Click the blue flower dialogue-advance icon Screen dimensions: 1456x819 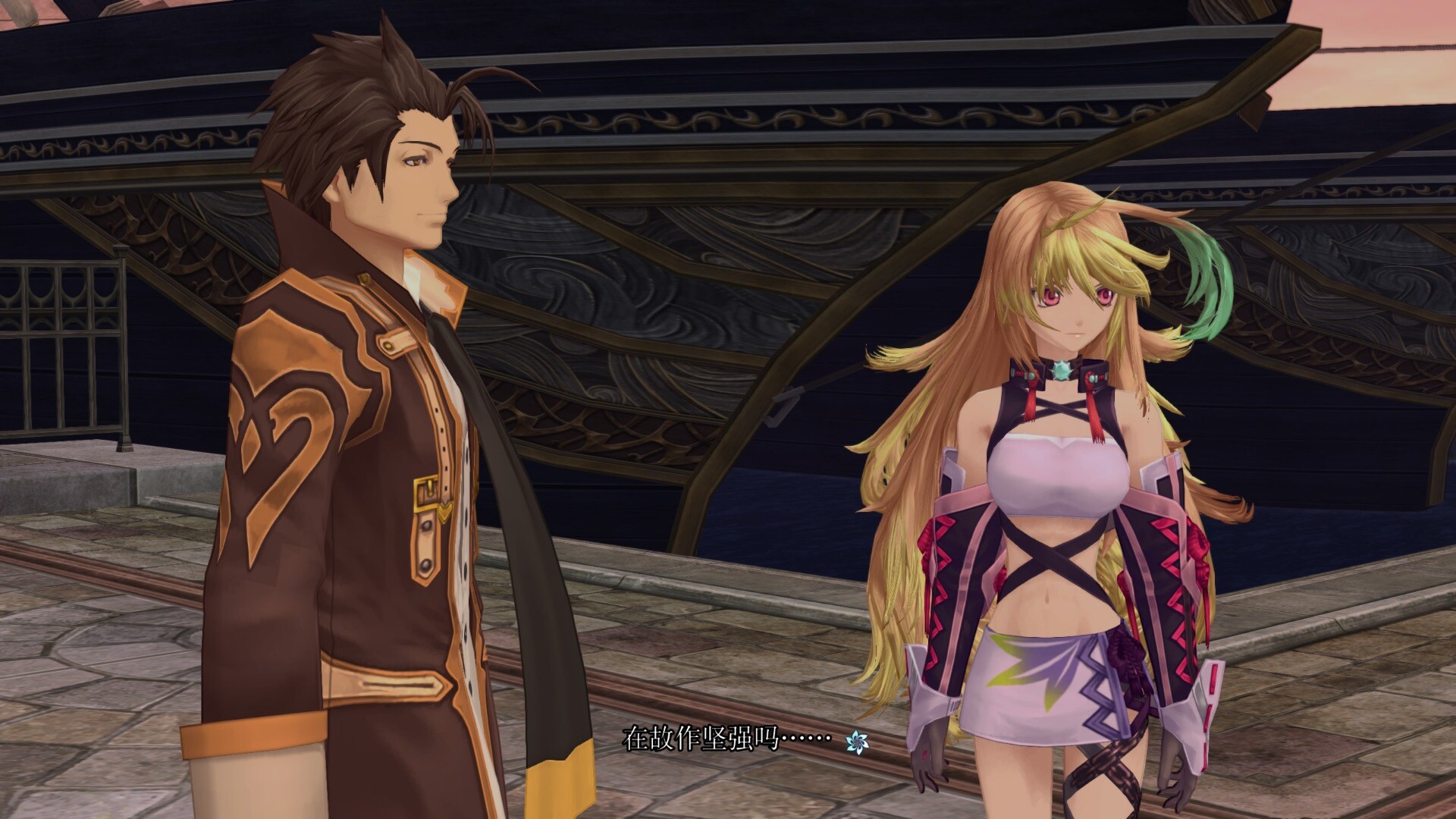click(857, 742)
